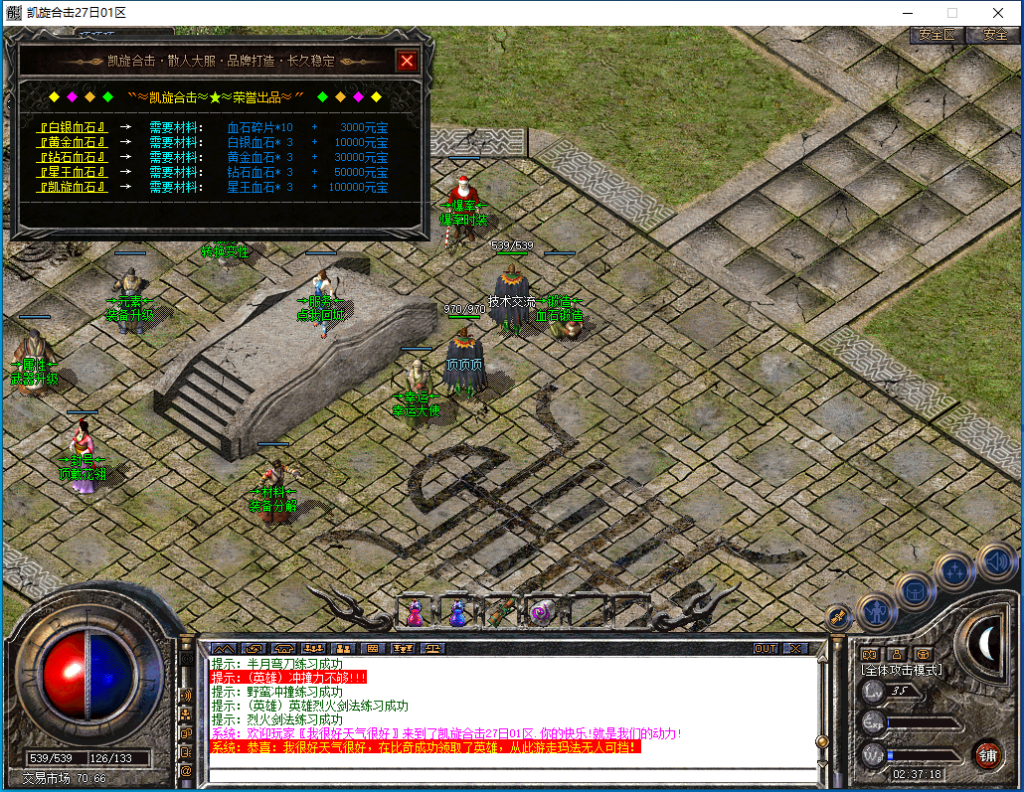Choose the 白银血石 crafting link
The width and height of the screenshot is (1024, 792).
(72, 128)
